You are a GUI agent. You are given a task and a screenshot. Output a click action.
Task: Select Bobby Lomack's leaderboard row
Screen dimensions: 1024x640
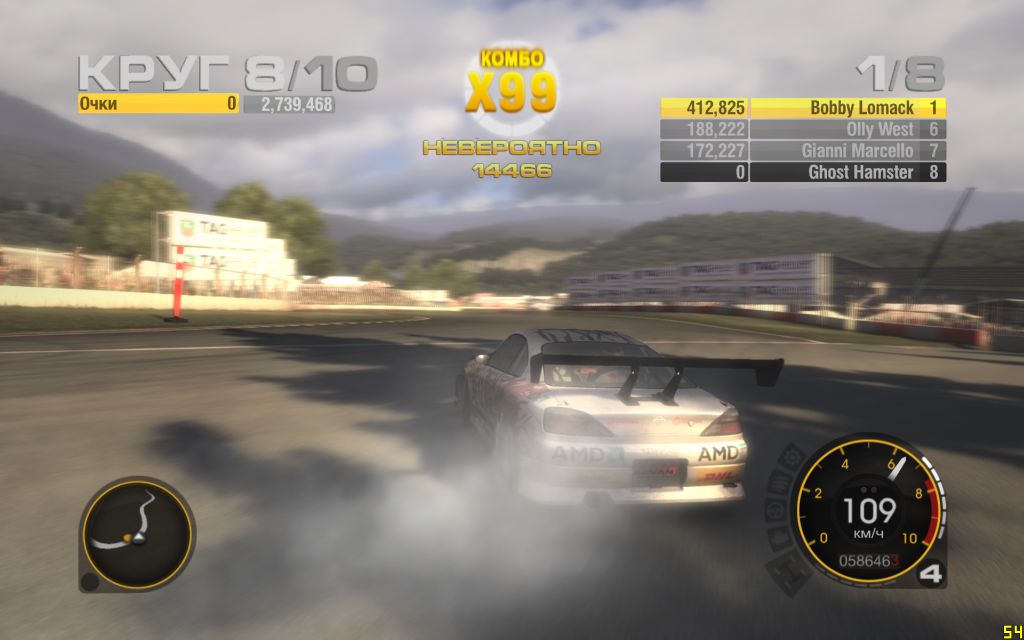tap(803, 108)
